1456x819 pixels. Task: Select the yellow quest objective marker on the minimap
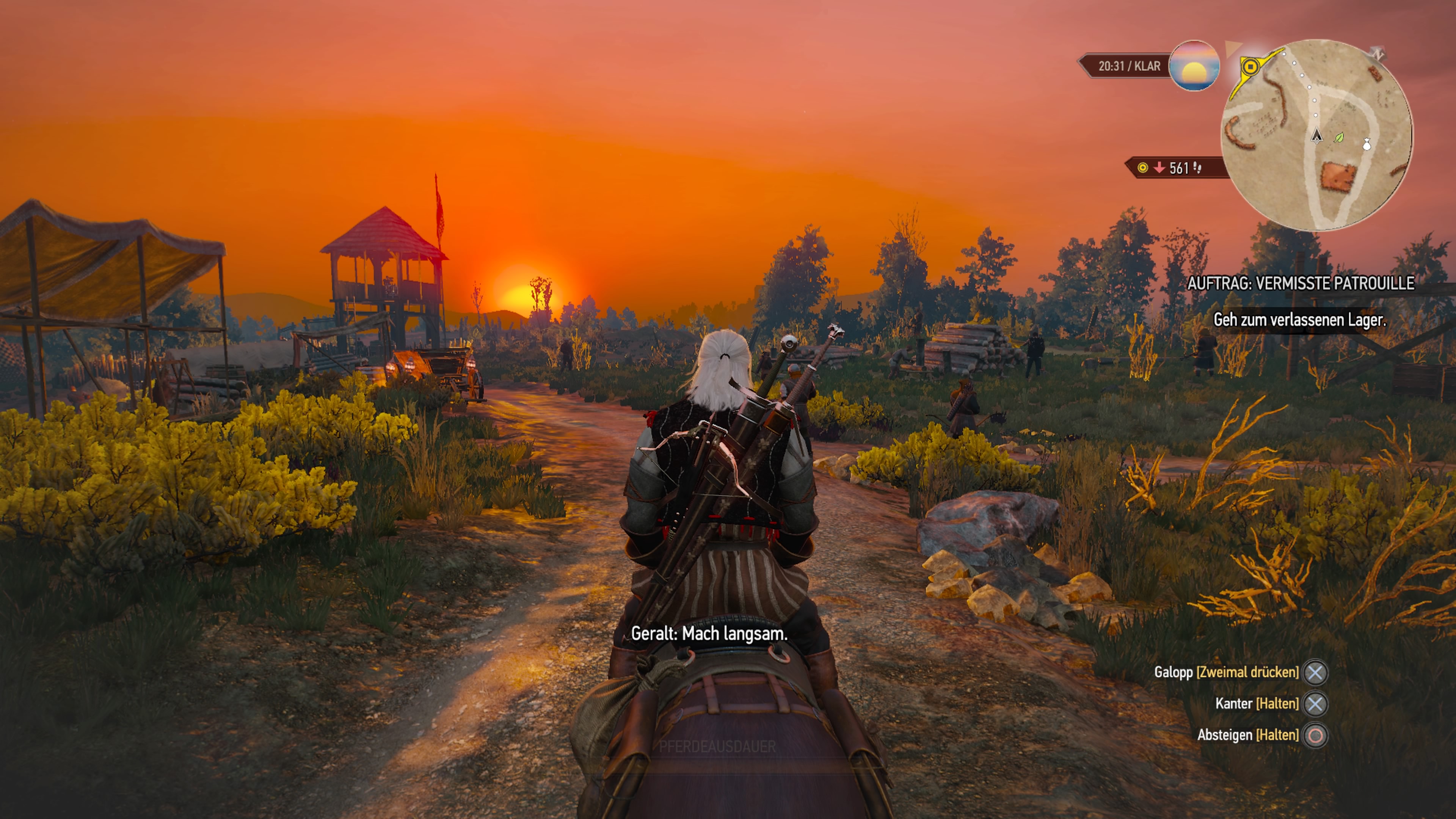click(x=1251, y=67)
